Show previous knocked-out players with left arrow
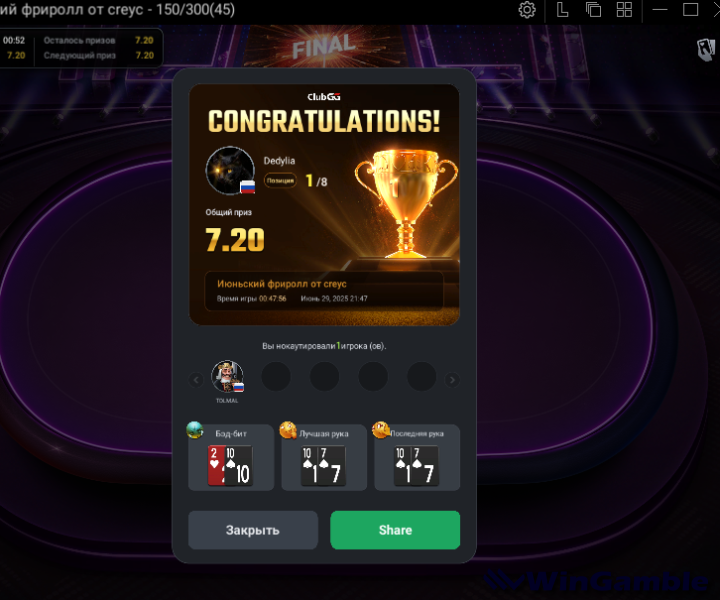 (x=196, y=380)
